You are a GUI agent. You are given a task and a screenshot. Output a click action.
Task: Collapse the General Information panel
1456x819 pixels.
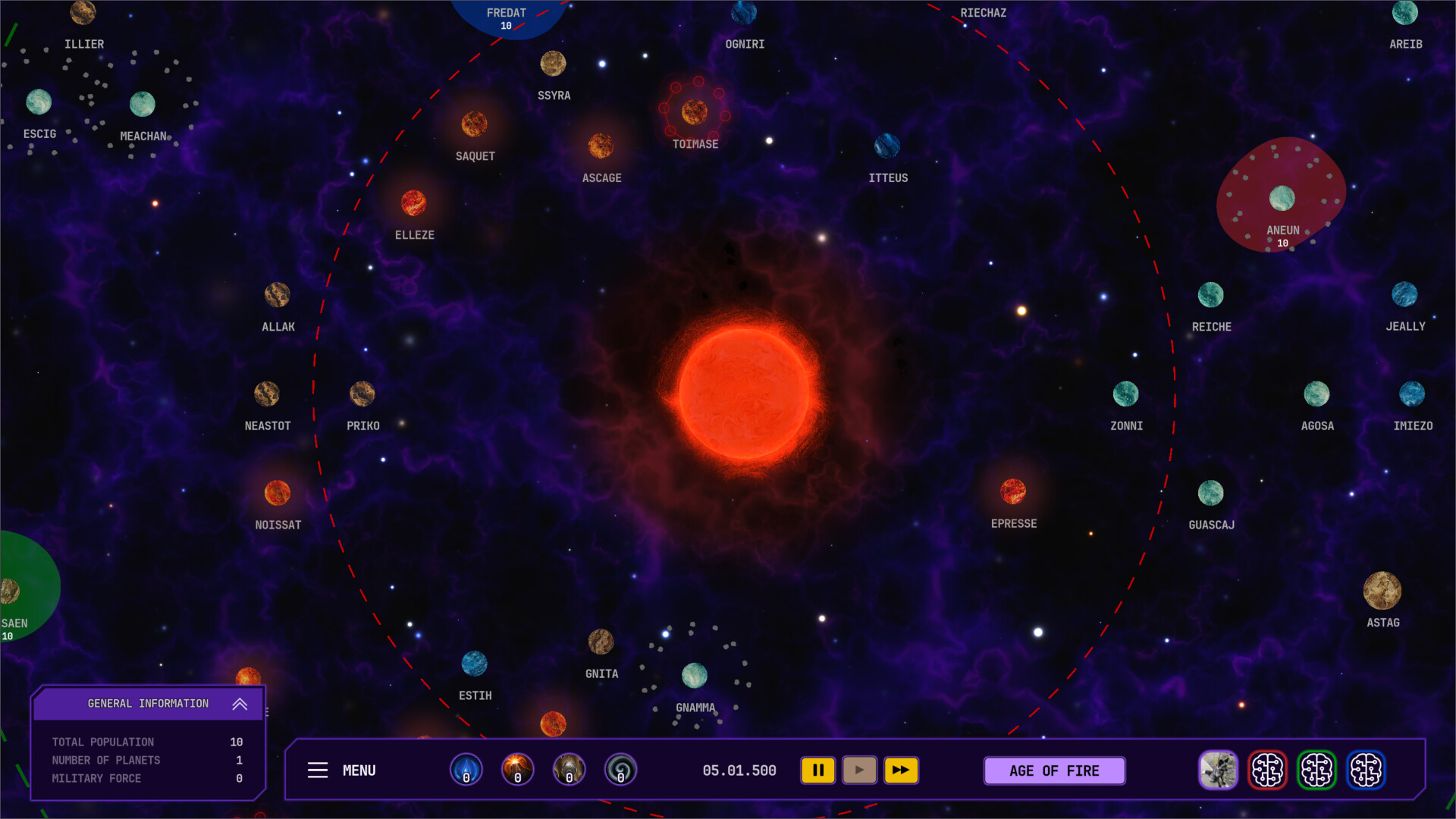[x=240, y=704]
